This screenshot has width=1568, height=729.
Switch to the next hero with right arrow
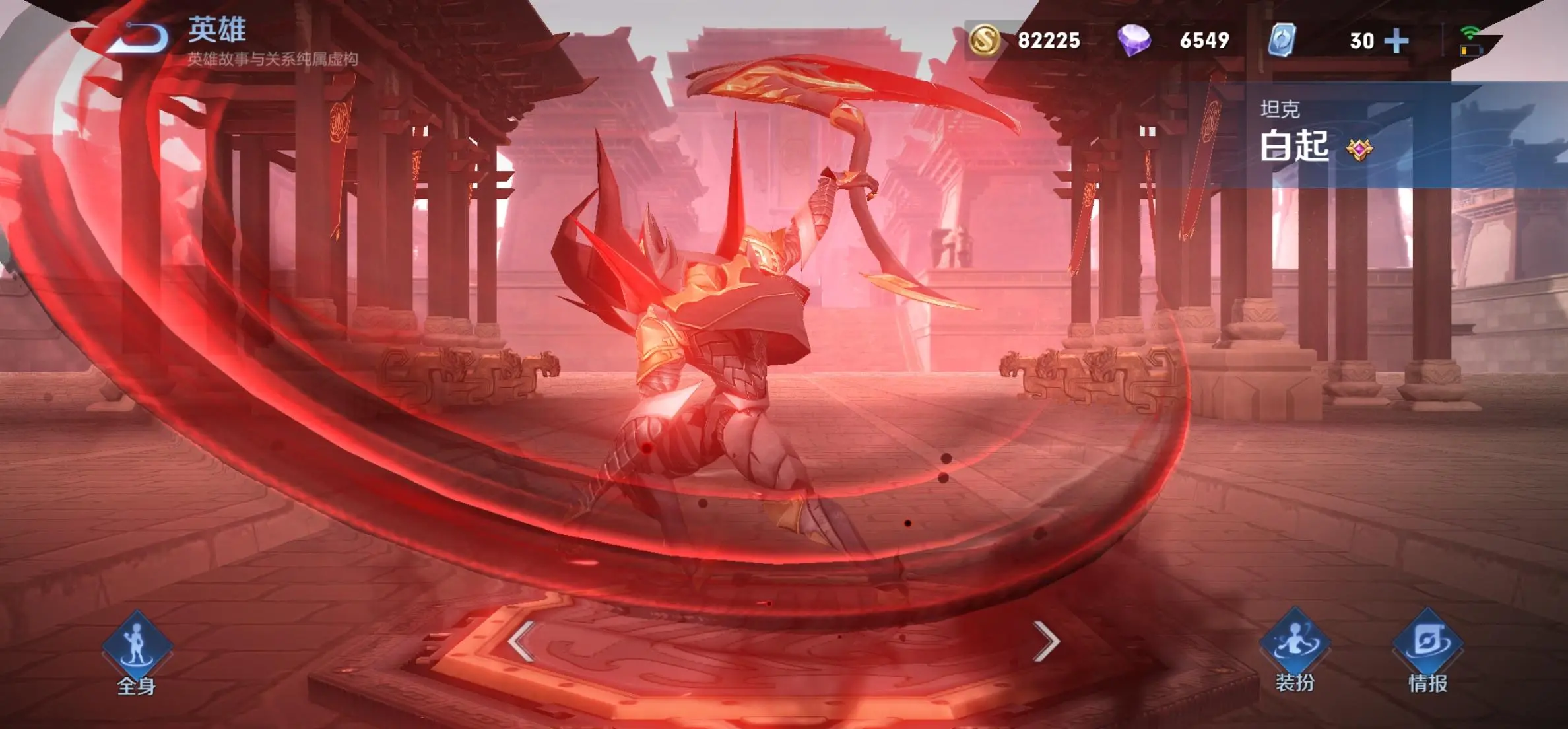click(1046, 641)
